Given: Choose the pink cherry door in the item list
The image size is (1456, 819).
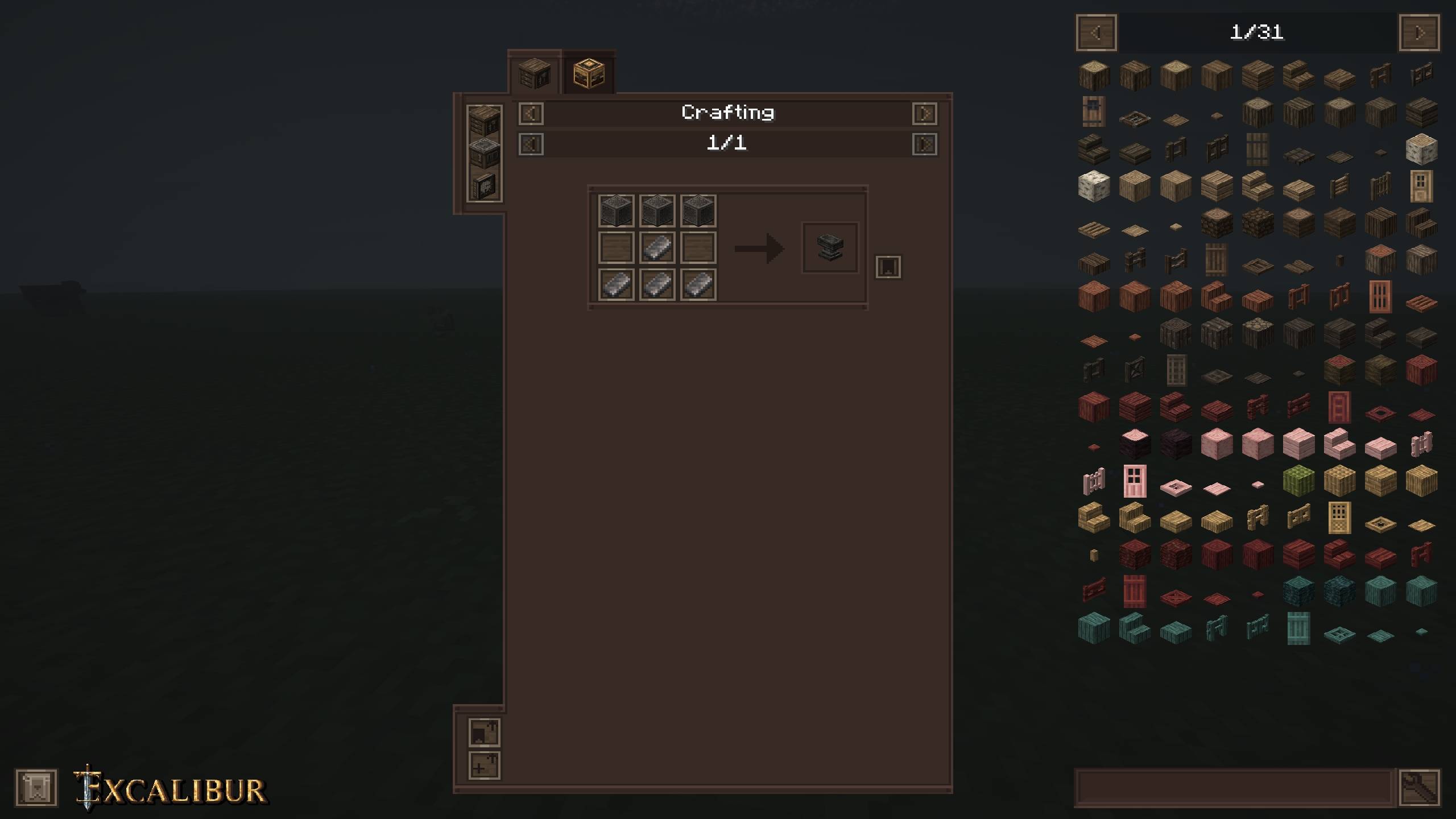Looking at the screenshot, I should point(1135,481).
